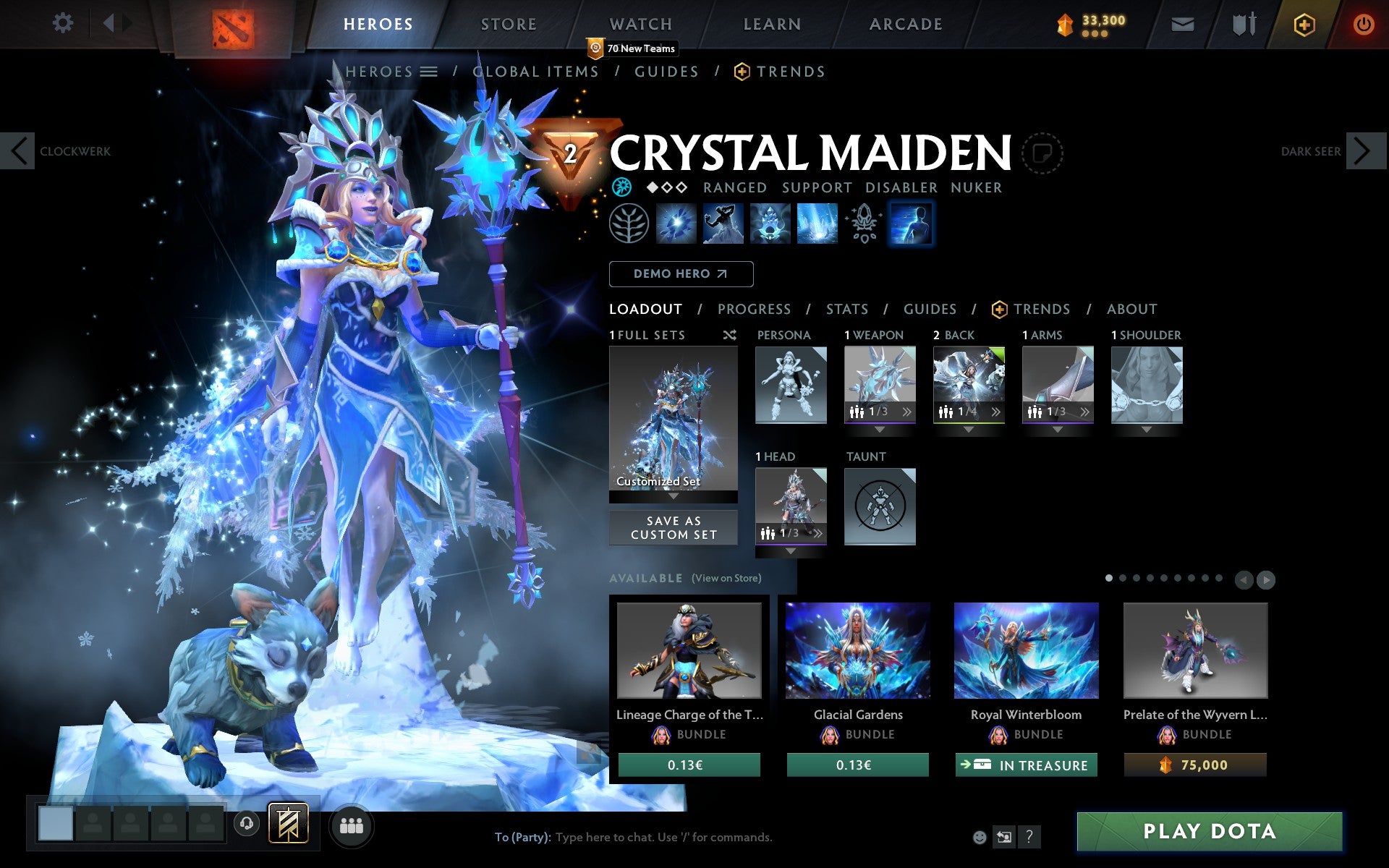Open the talent tree branch icon
The height and width of the screenshot is (868, 1389).
(629, 224)
